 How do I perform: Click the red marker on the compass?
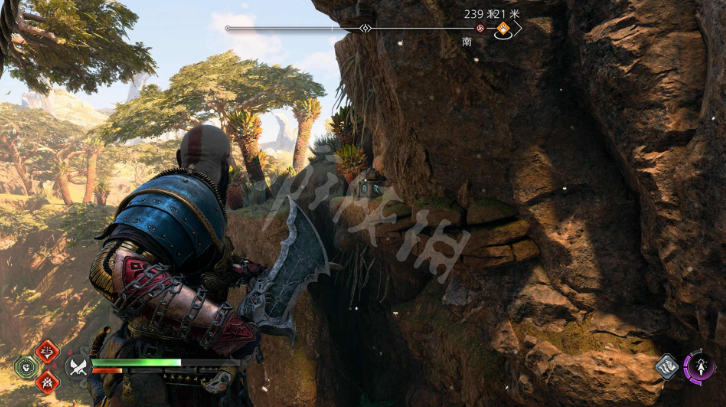coord(480,29)
